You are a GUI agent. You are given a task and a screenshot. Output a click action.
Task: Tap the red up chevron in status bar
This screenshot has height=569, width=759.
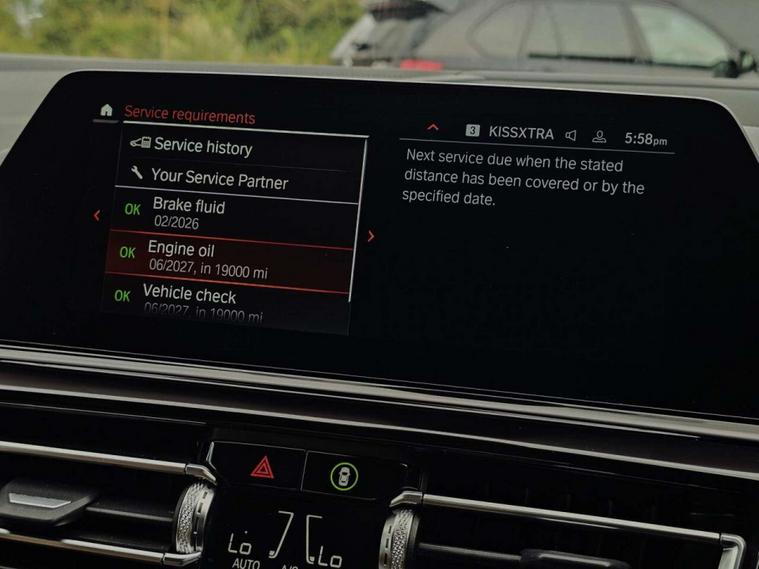click(433, 128)
